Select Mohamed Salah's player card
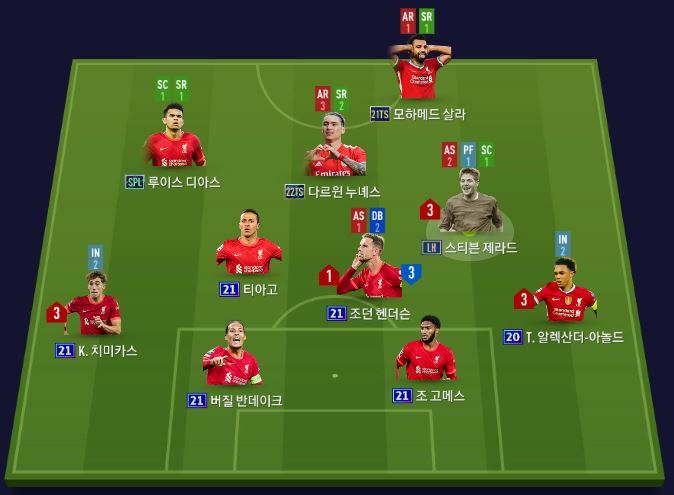The image size is (674, 495). tap(420, 70)
